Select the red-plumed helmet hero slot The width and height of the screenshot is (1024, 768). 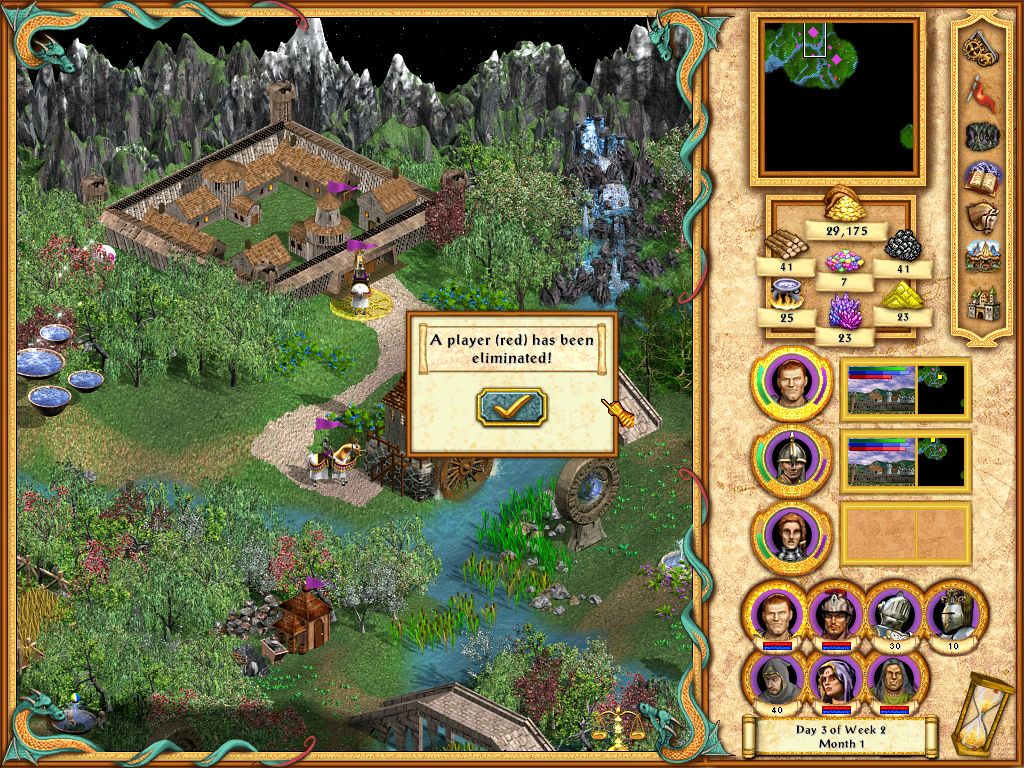pos(835,612)
